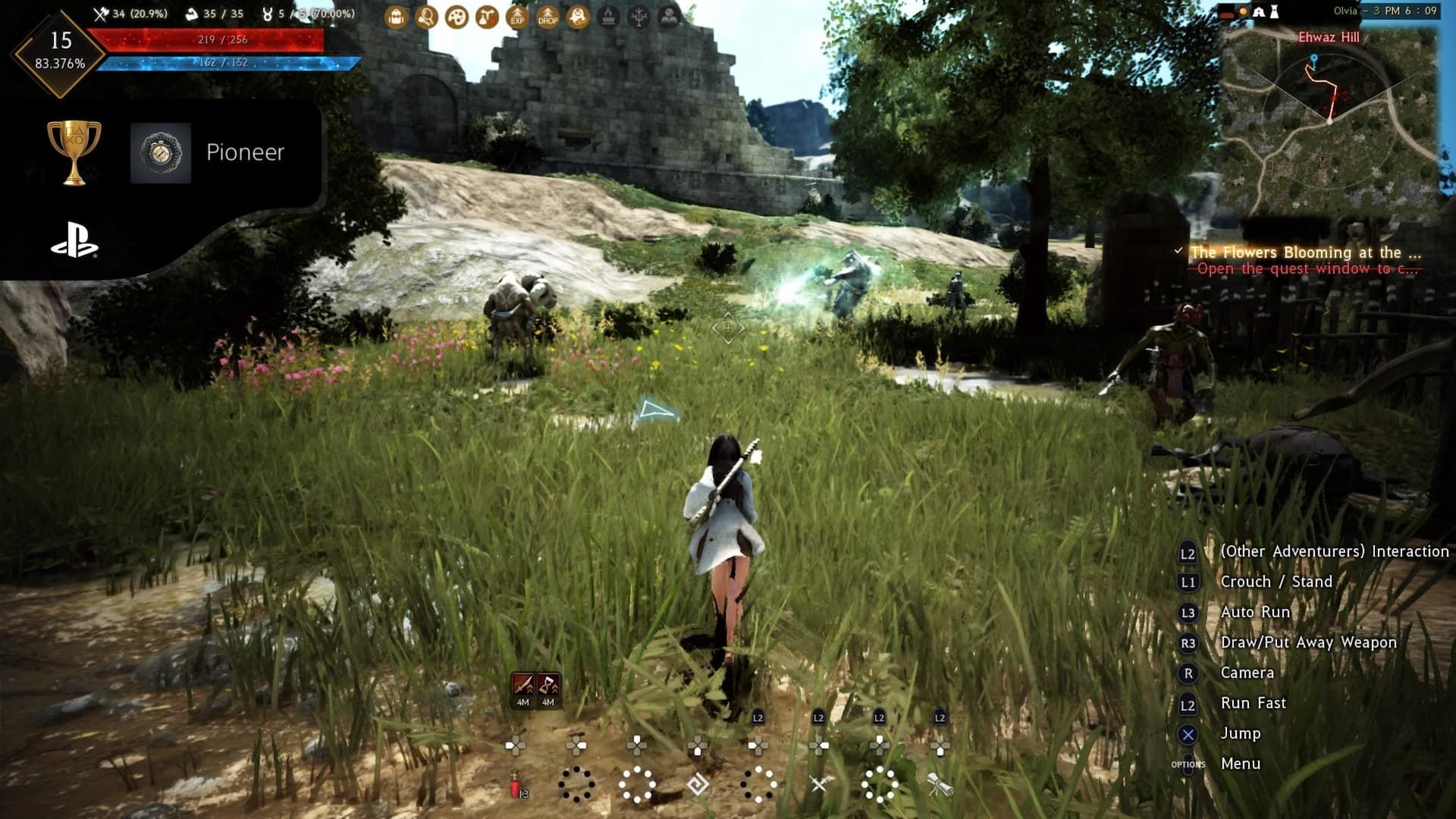
Task: Open the dye palette icon
Action: click(456, 16)
